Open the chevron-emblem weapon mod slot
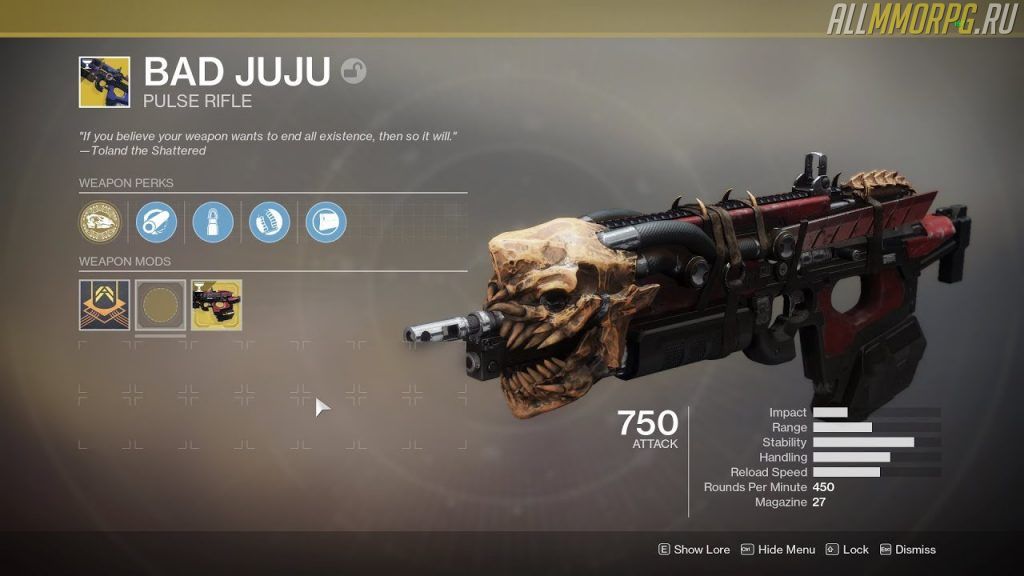1024x576 pixels. [x=104, y=305]
